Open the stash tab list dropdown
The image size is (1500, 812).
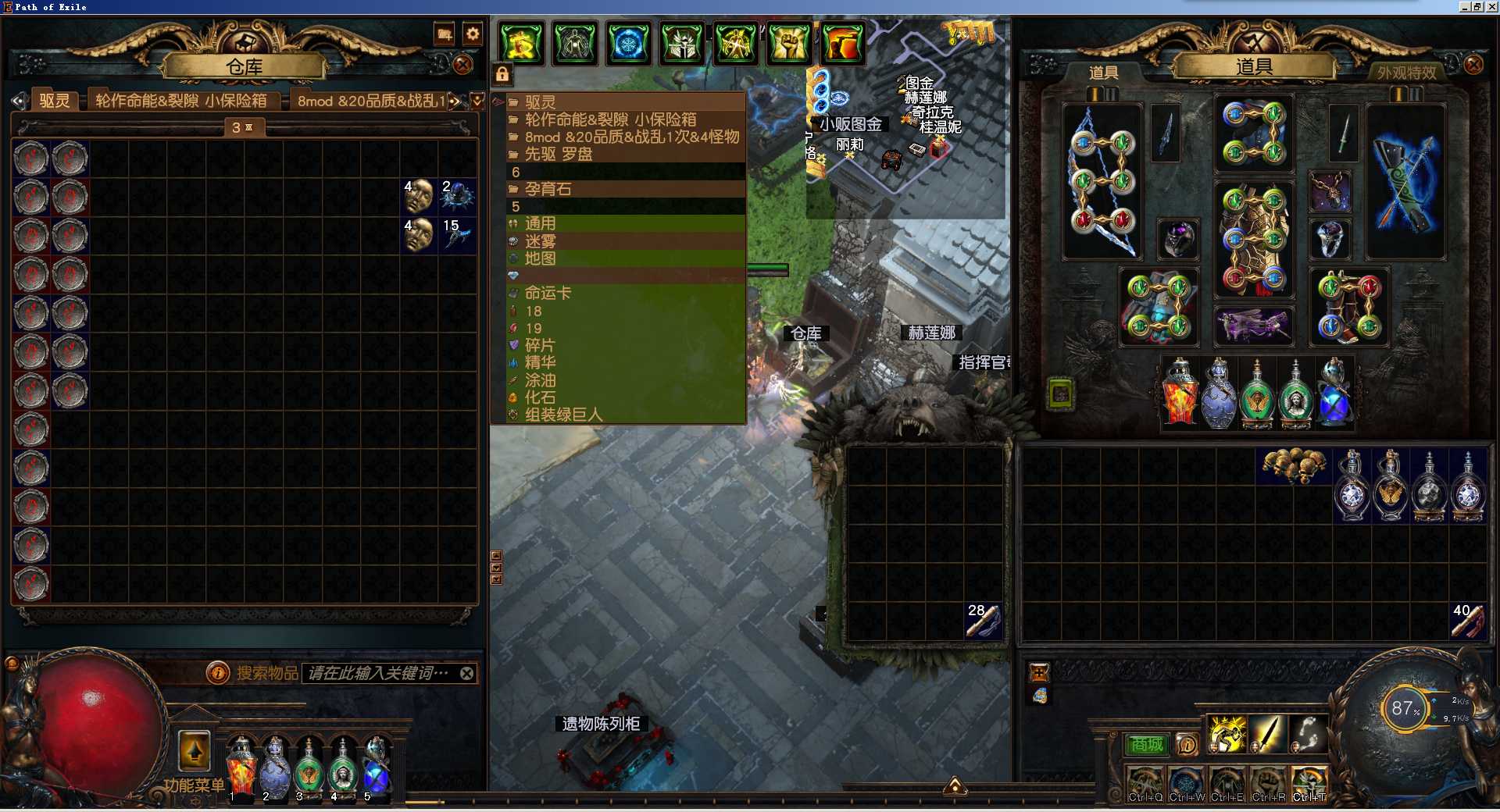[477, 101]
